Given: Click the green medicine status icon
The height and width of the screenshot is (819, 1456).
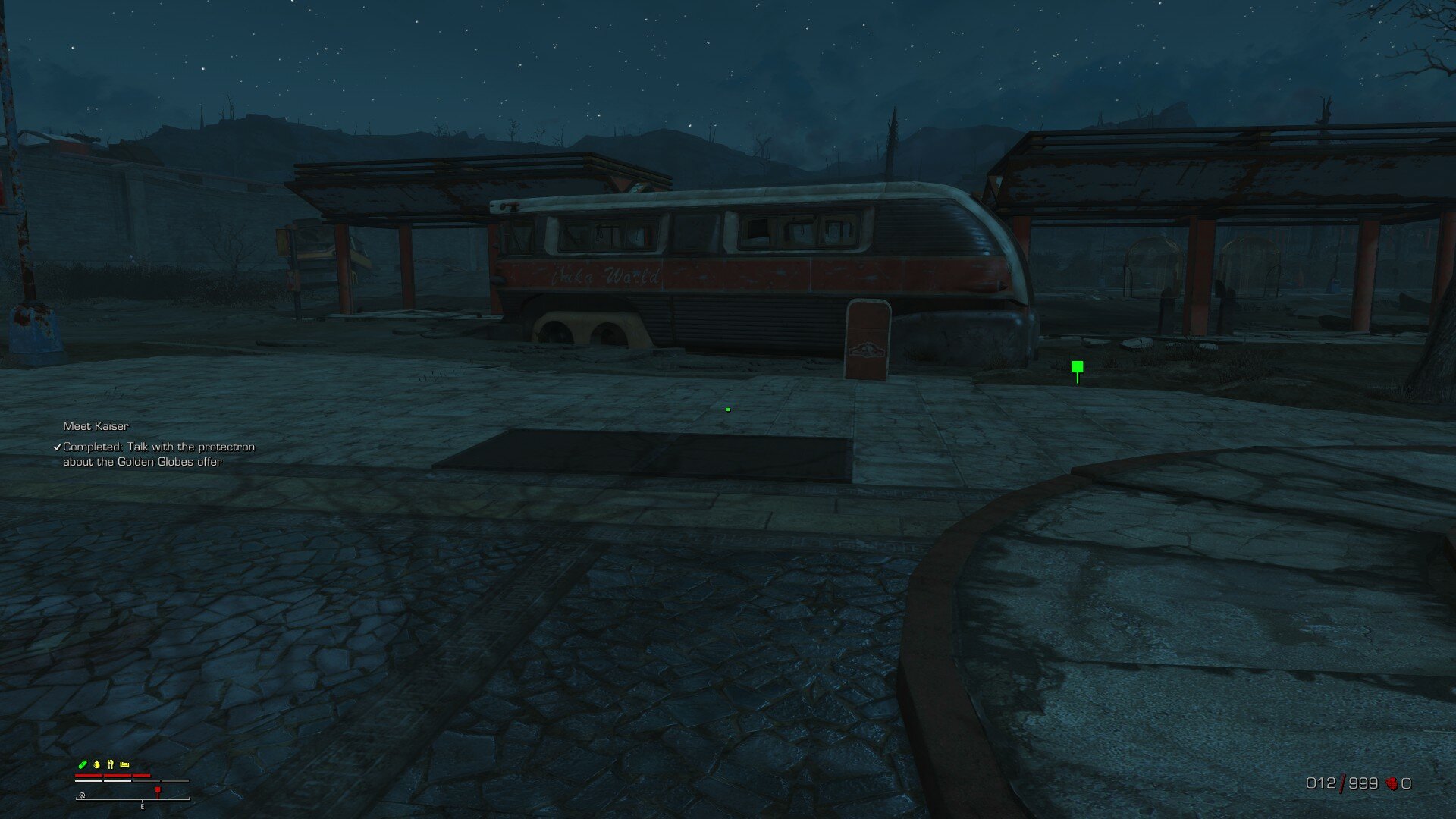Looking at the screenshot, I should click(x=83, y=764).
